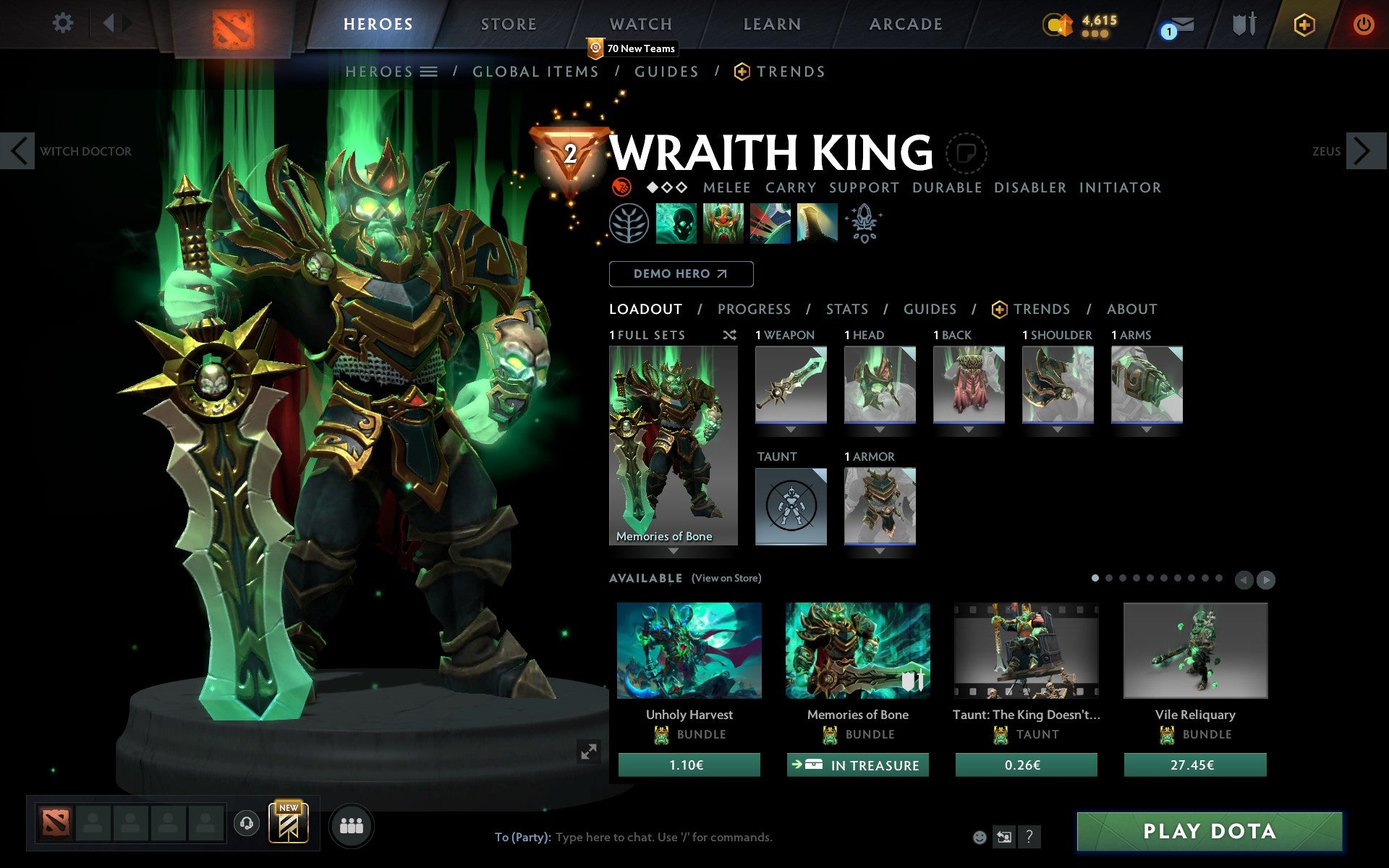The image size is (1389, 868).
Task: Switch to the PROGRESS tab
Action: (754, 309)
